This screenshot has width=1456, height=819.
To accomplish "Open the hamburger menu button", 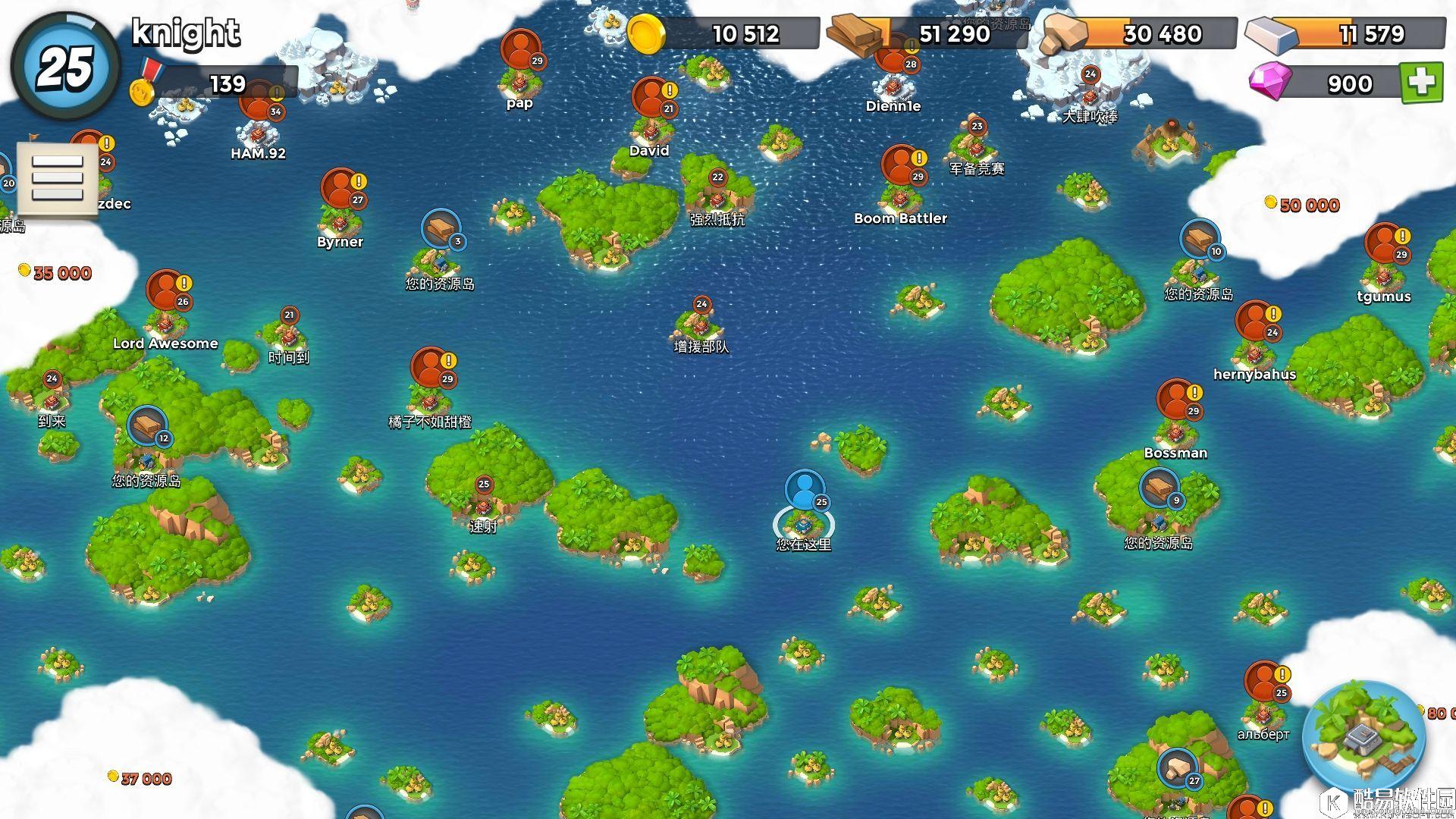I will pos(58,179).
